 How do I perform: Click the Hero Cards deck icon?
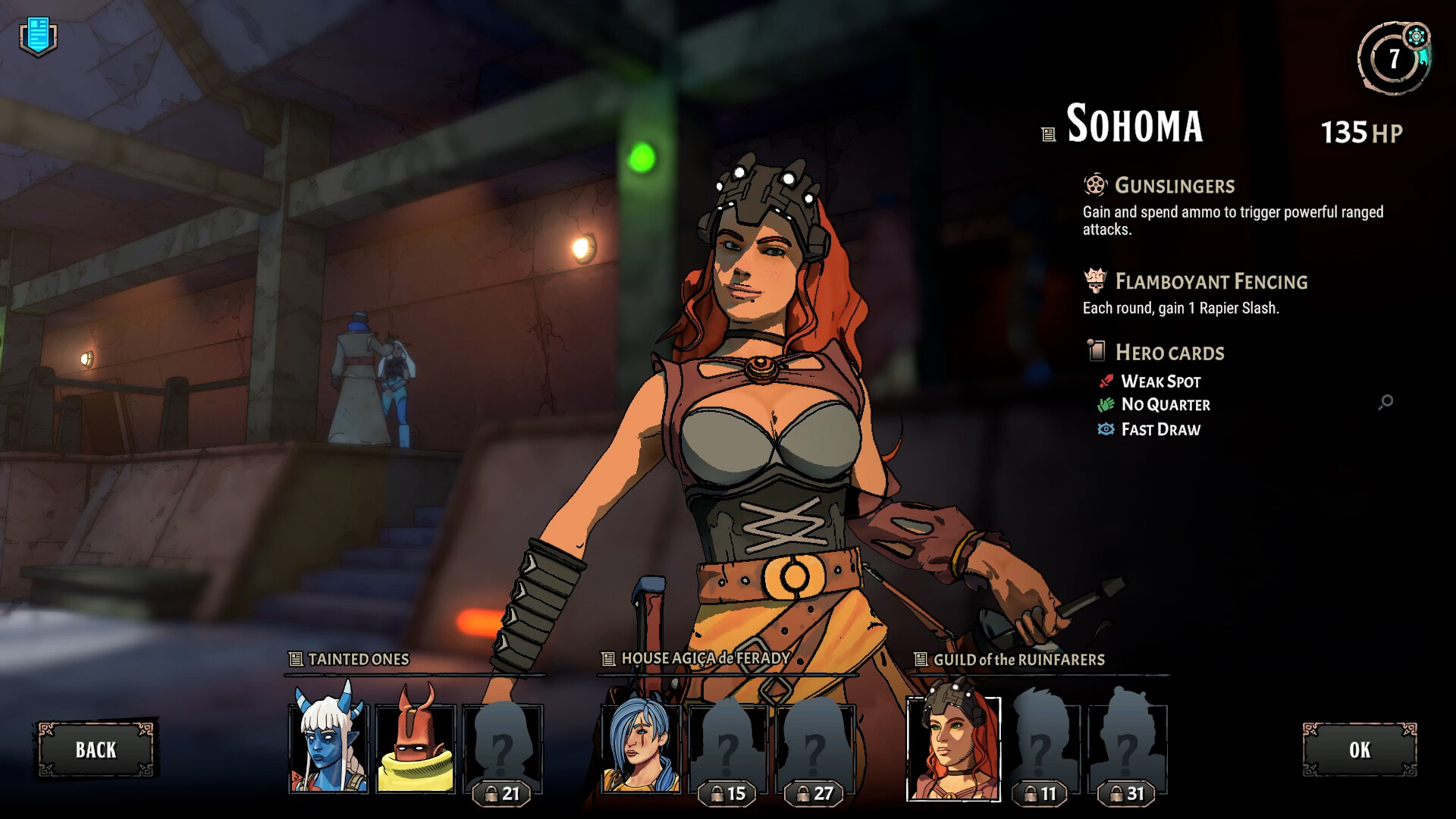[x=1095, y=352]
